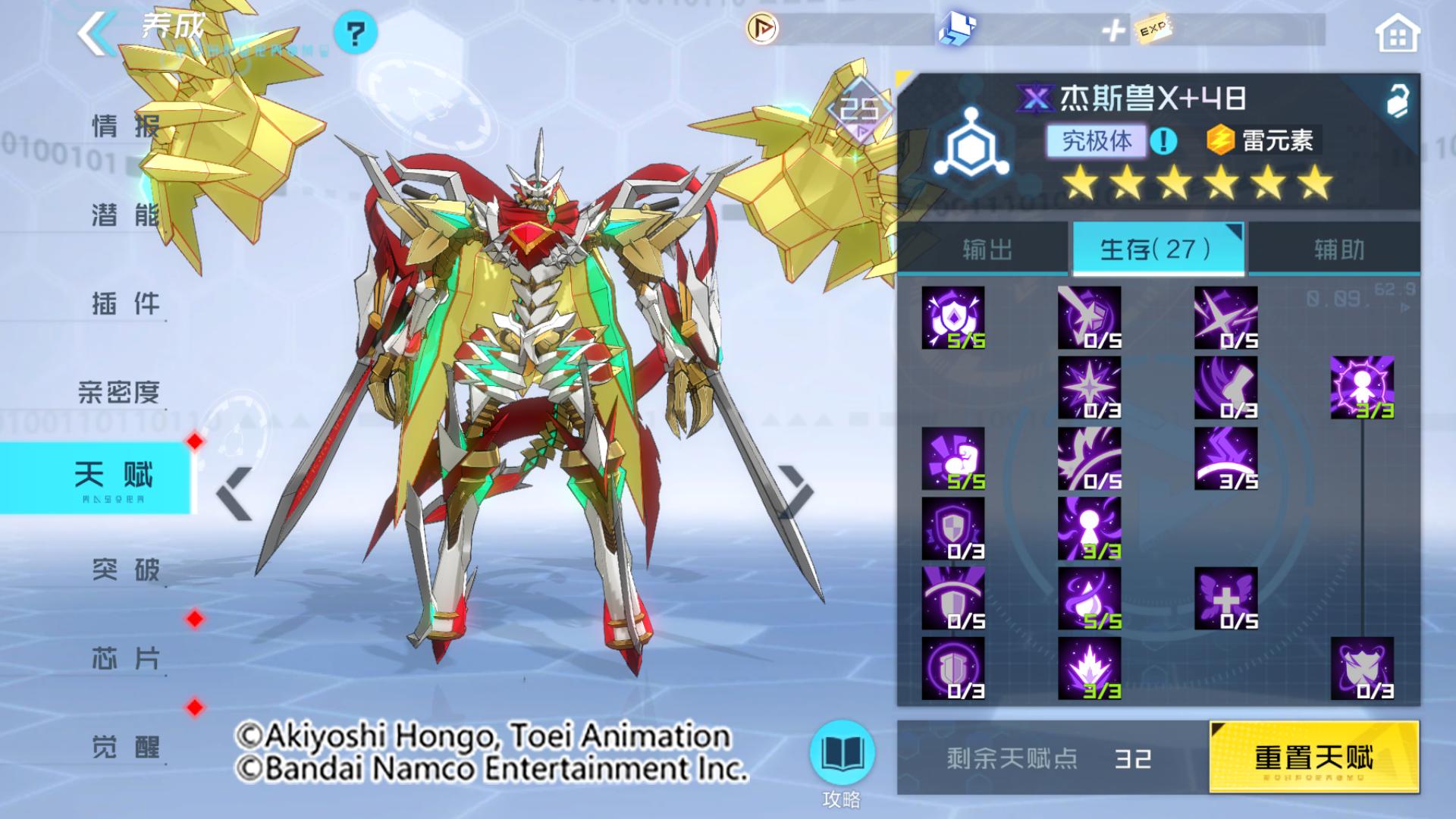Switch to the 输出 damage tab
1456x819 pixels.
tap(987, 249)
